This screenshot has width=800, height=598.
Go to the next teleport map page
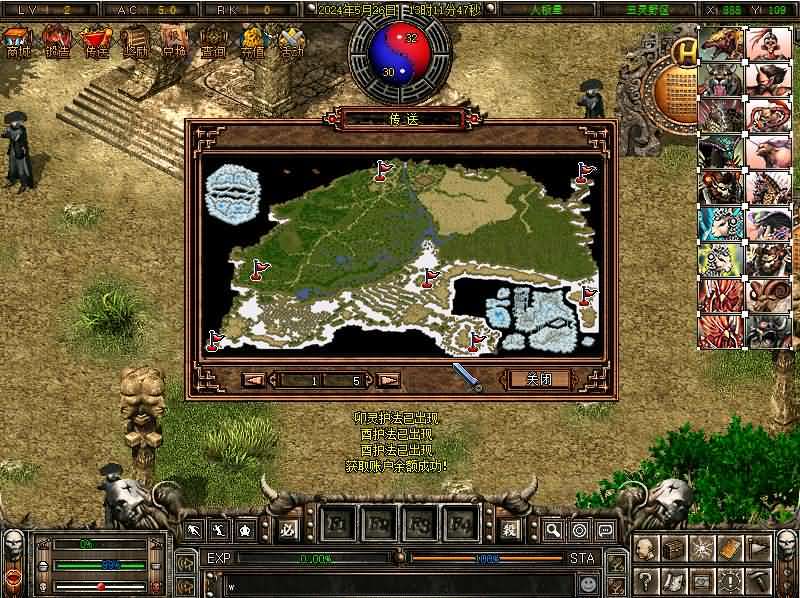[x=389, y=380]
